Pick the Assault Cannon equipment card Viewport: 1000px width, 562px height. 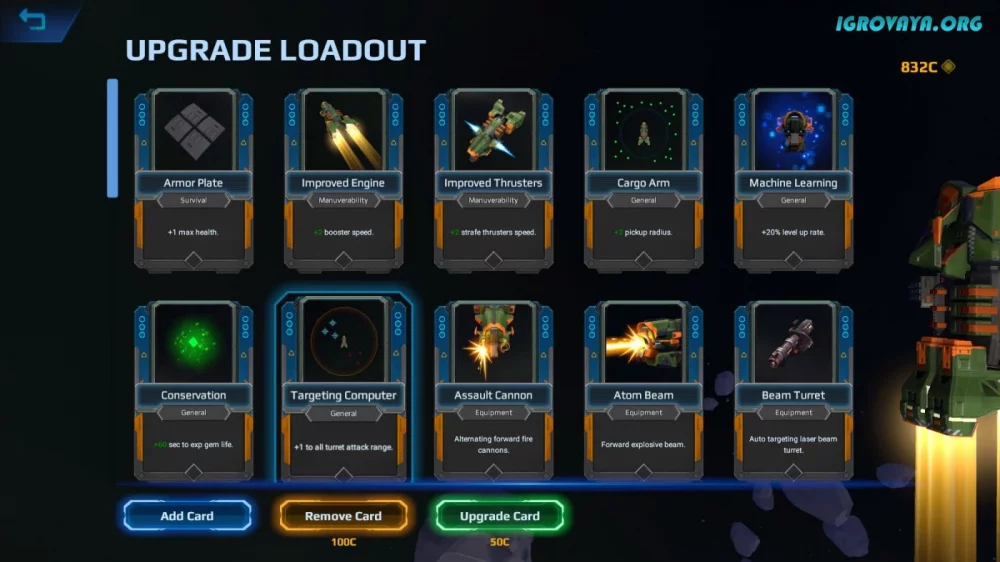pyautogui.click(x=493, y=390)
